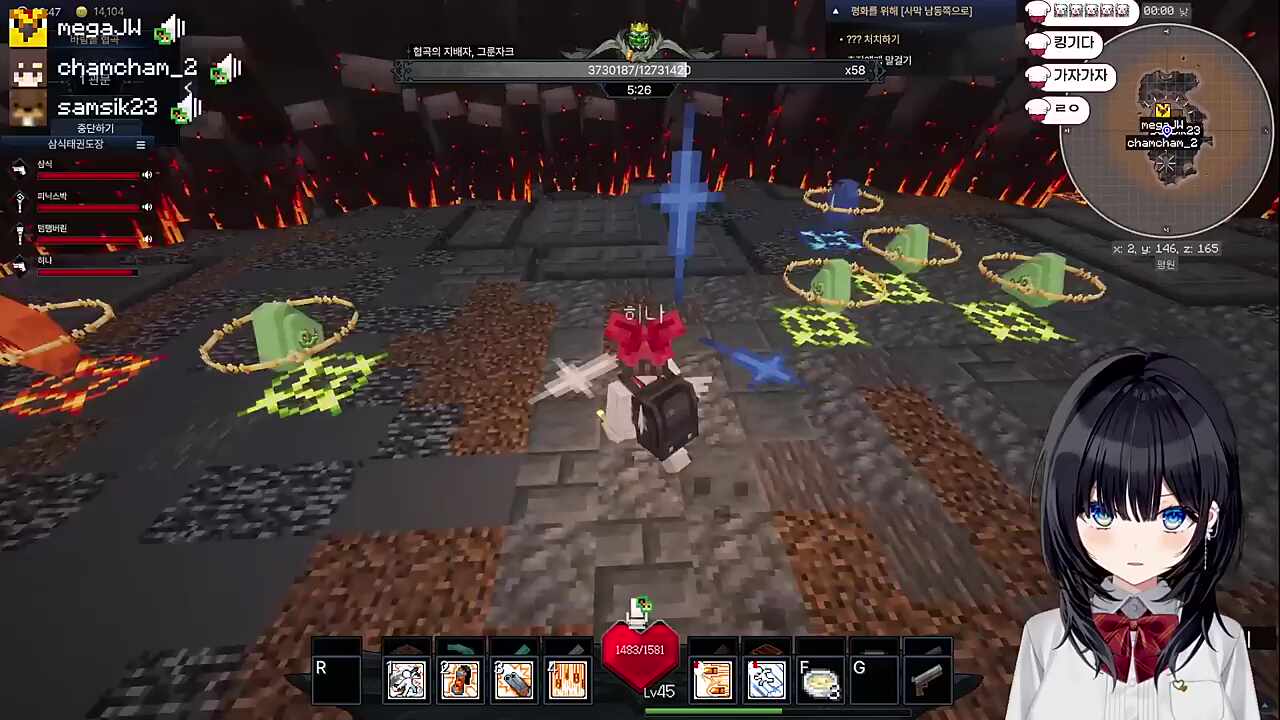Select chamcham_2 in the voice overlay
This screenshot has width=1280, height=720.
[x=125, y=68]
